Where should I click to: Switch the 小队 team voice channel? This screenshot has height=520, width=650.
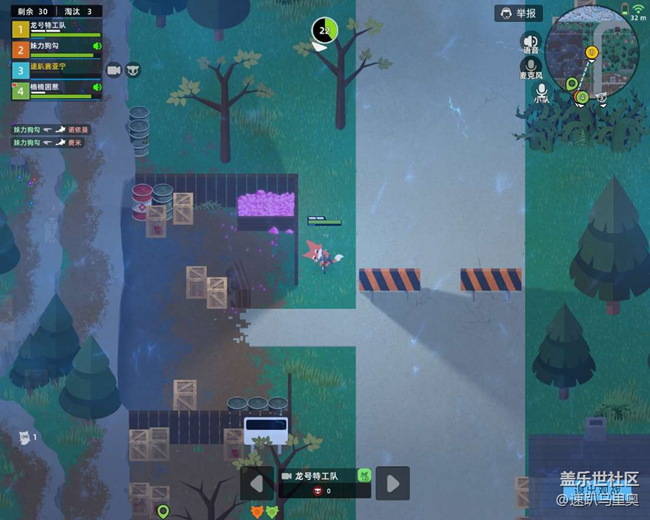pos(541,93)
